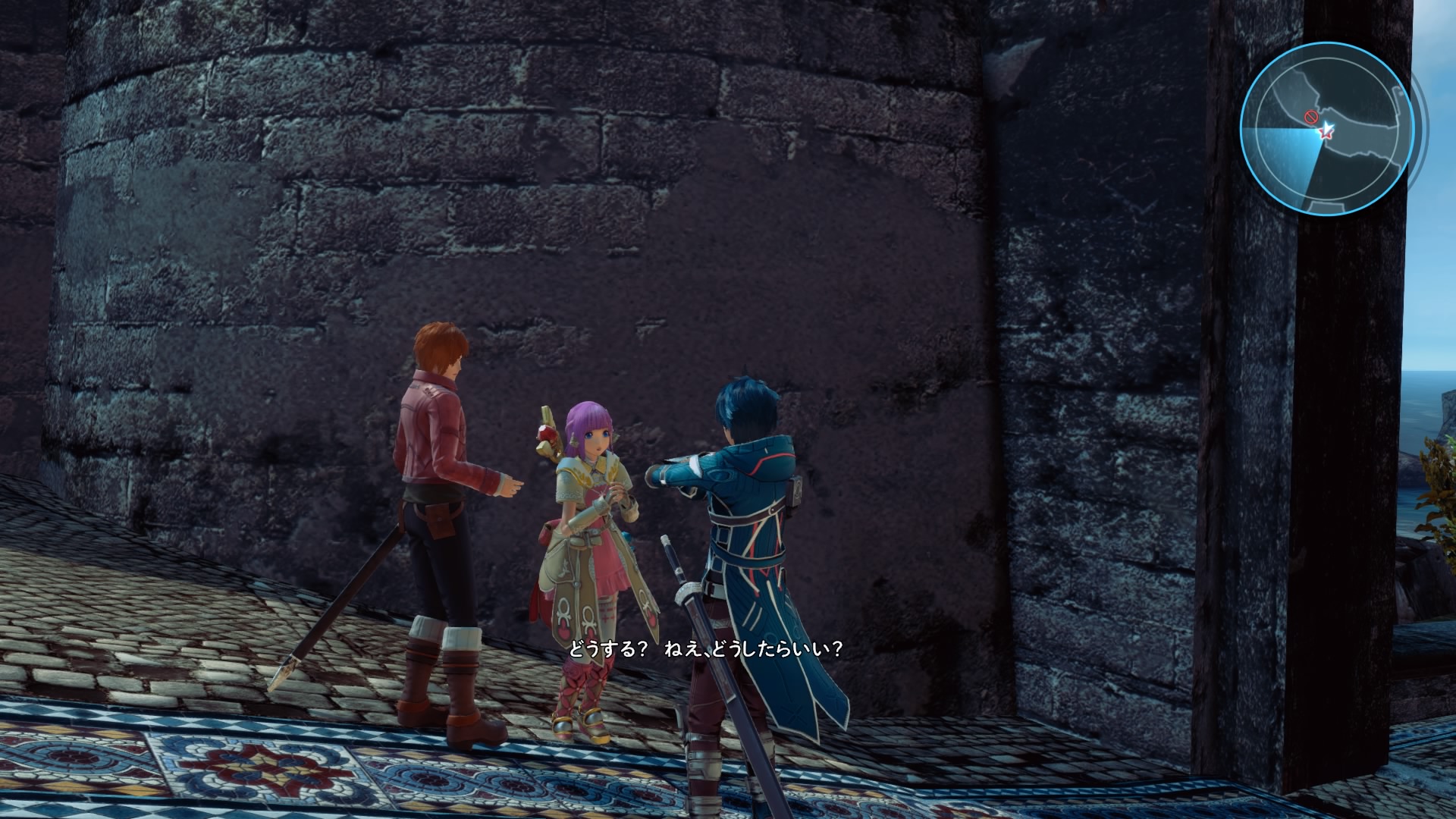
Task: Open the circular minimap
Action: (1326, 128)
